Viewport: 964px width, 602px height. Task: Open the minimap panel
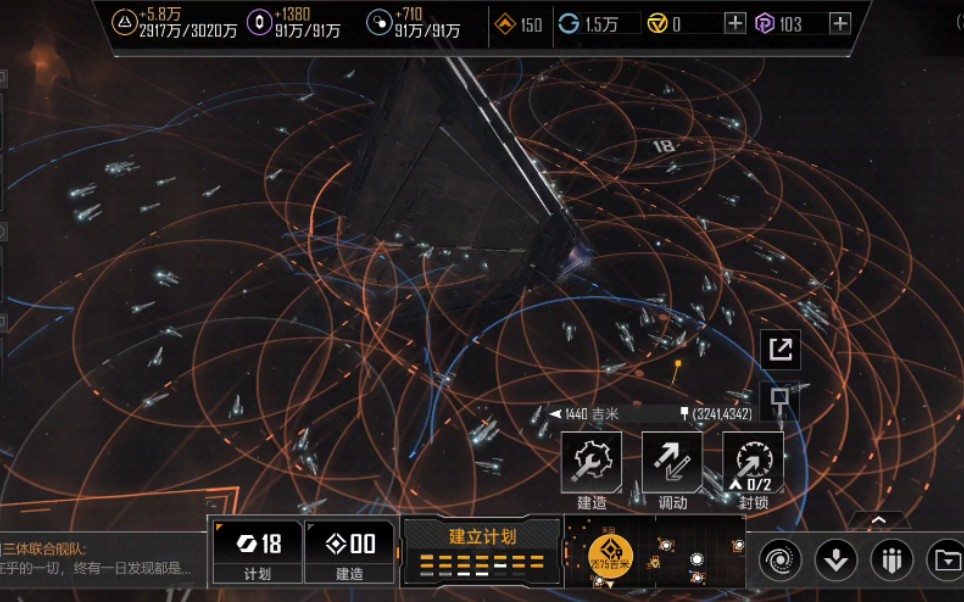(655, 551)
